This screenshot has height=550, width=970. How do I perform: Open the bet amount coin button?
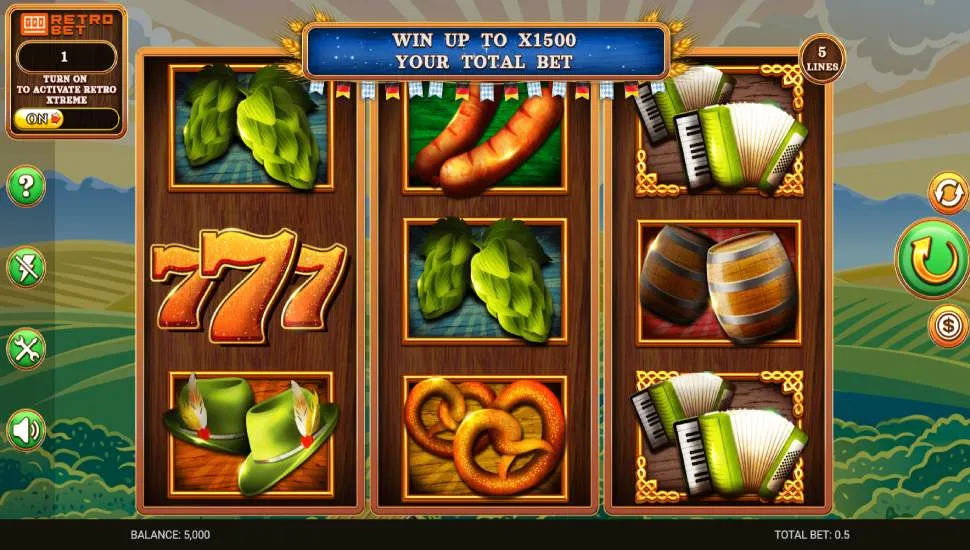click(x=947, y=326)
